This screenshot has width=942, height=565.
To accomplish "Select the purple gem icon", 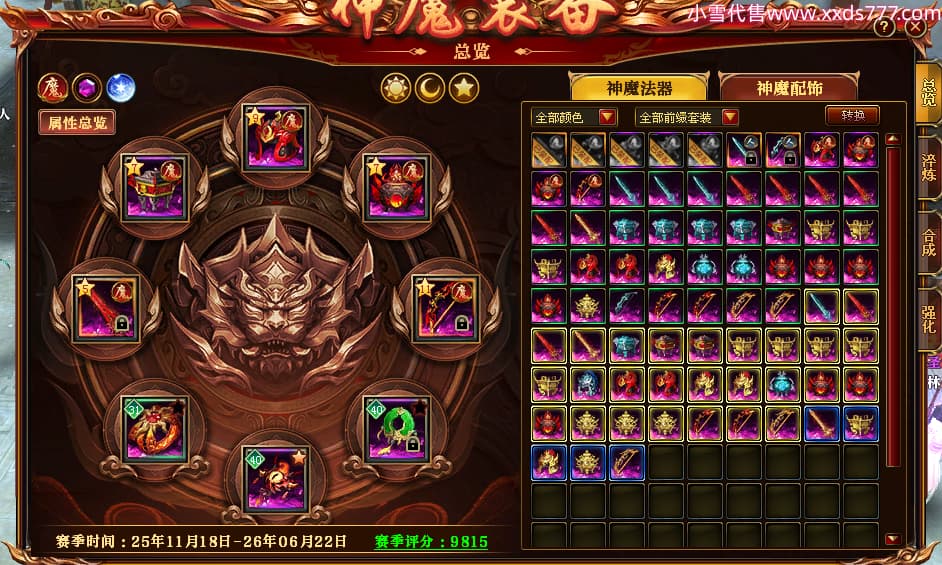I will (x=86, y=88).
